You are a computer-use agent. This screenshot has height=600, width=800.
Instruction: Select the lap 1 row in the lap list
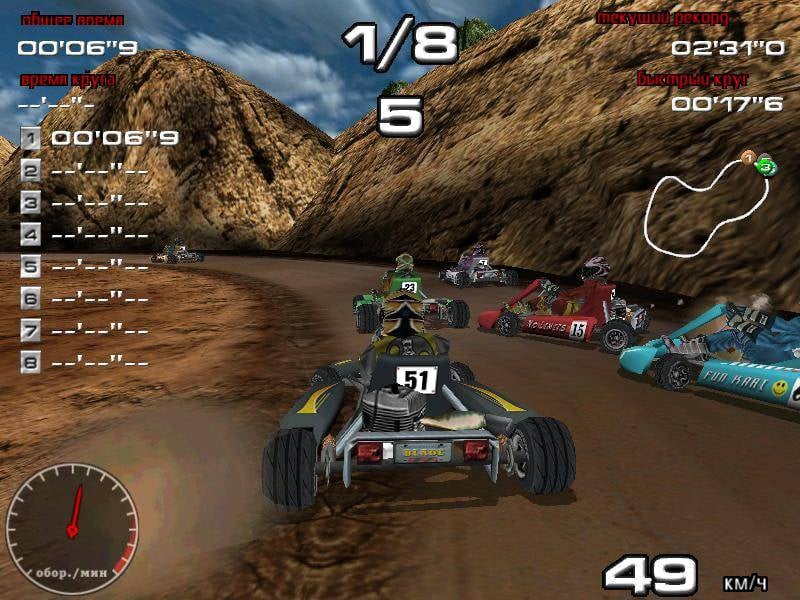click(100, 138)
